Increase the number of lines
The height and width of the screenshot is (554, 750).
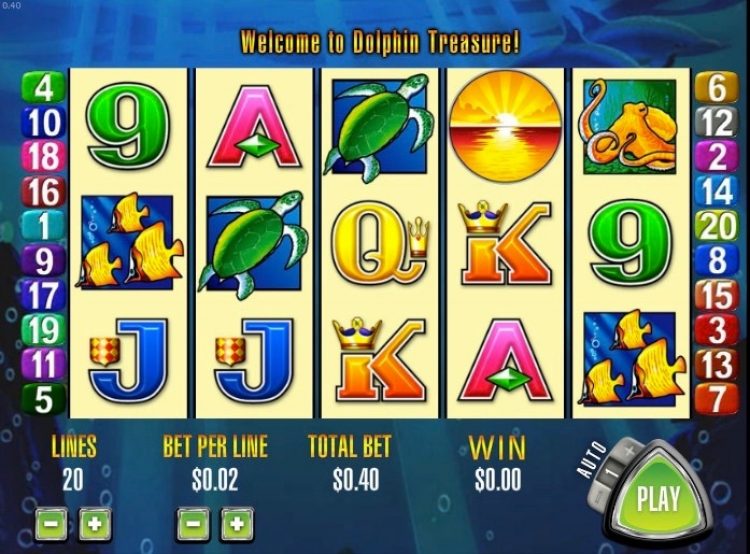94,523
